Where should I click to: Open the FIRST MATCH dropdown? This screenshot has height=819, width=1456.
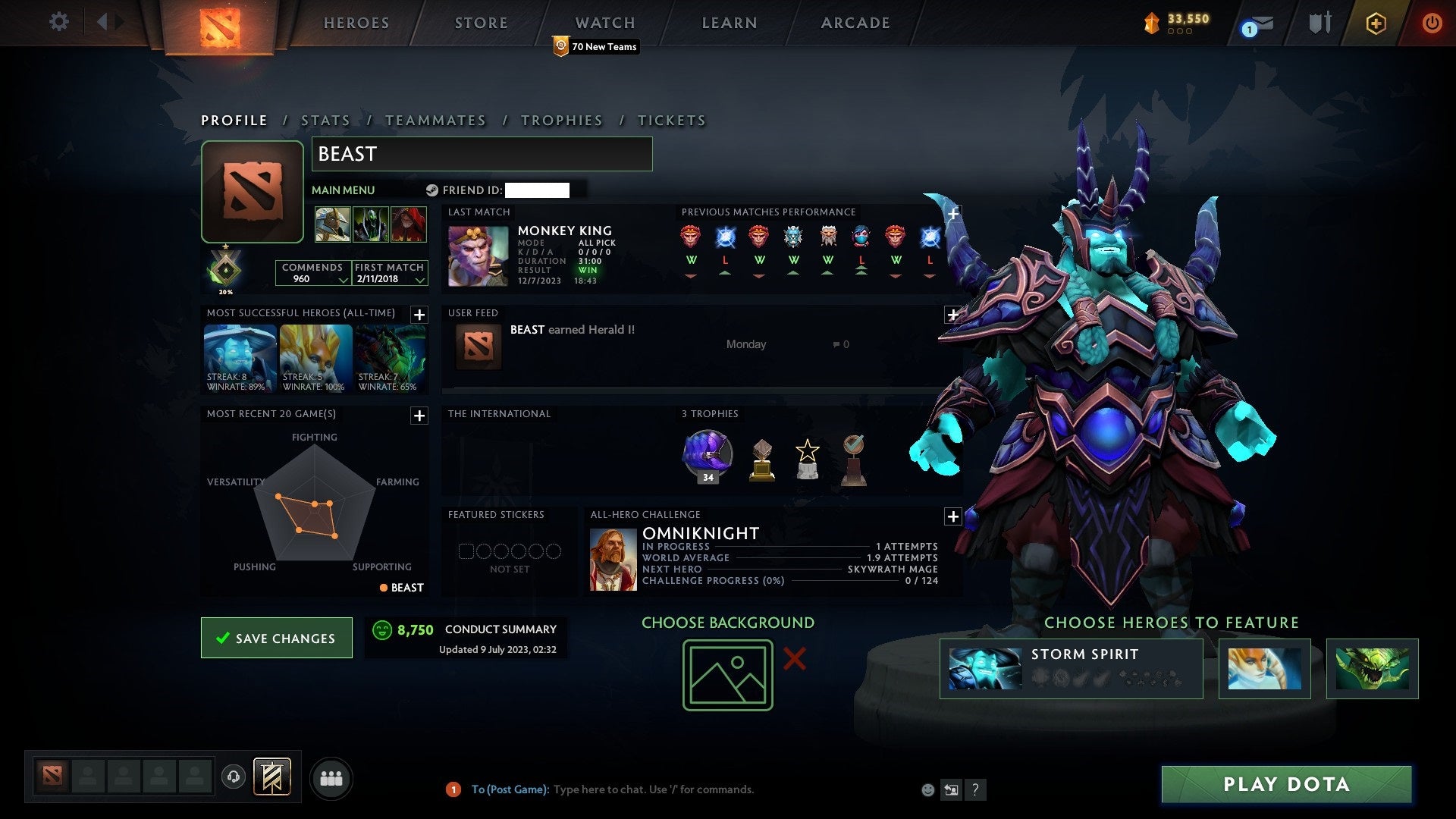390,273
